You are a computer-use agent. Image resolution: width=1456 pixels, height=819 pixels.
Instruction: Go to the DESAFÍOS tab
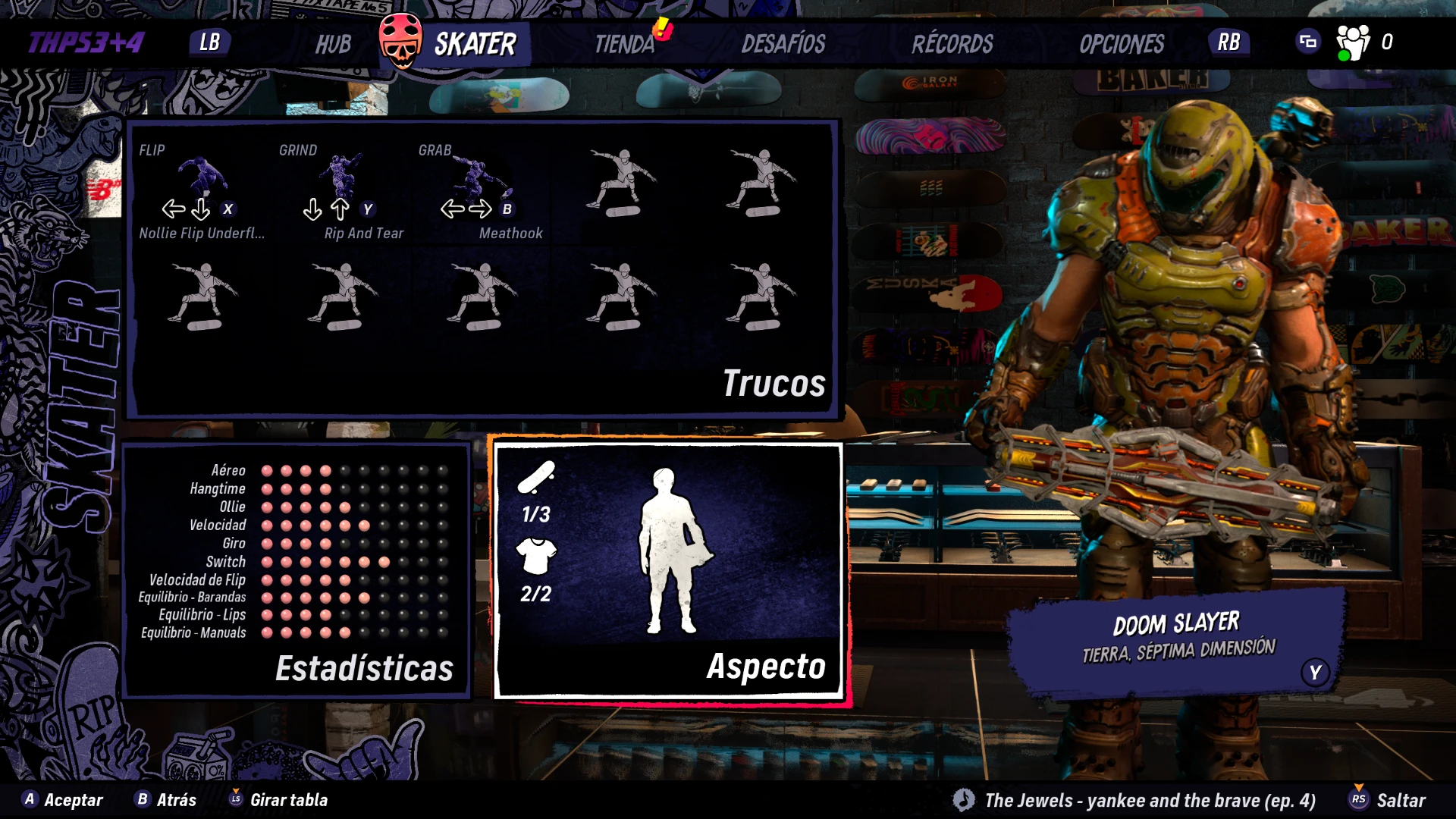[x=783, y=44]
